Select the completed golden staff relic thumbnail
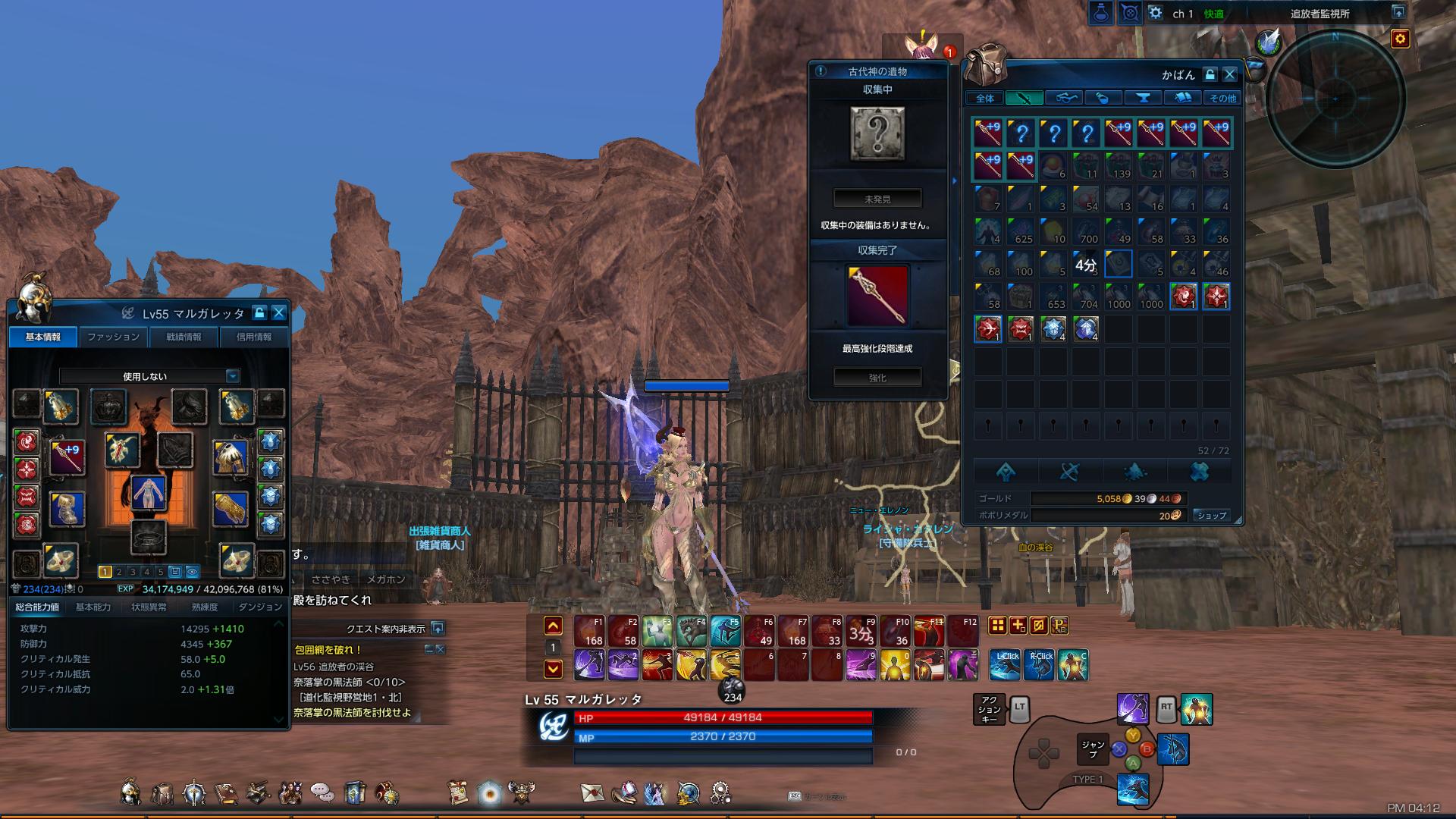The image size is (1456, 819). 877,295
